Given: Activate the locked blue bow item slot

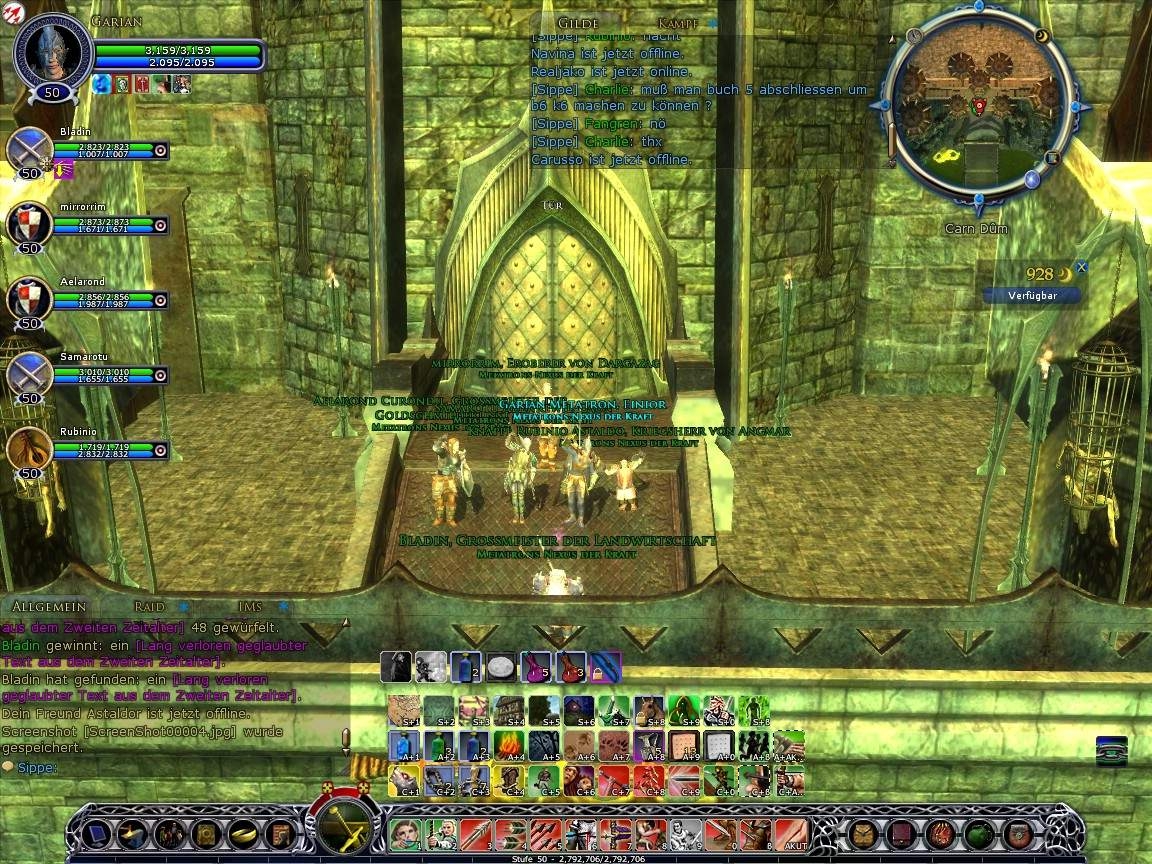Looking at the screenshot, I should pos(605,666).
